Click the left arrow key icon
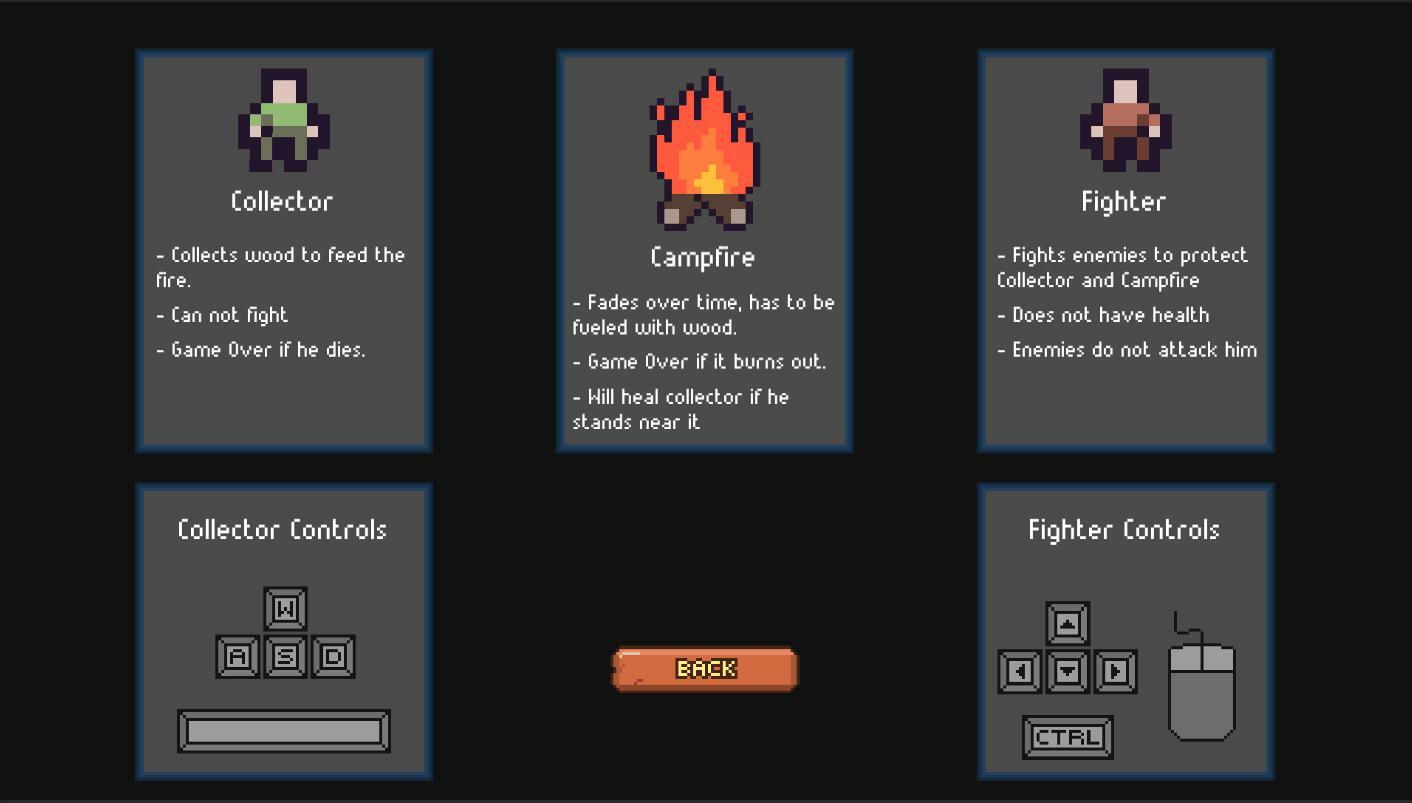This screenshot has width=1412, height=803. pyautogui.click(x=1019, y=671)
